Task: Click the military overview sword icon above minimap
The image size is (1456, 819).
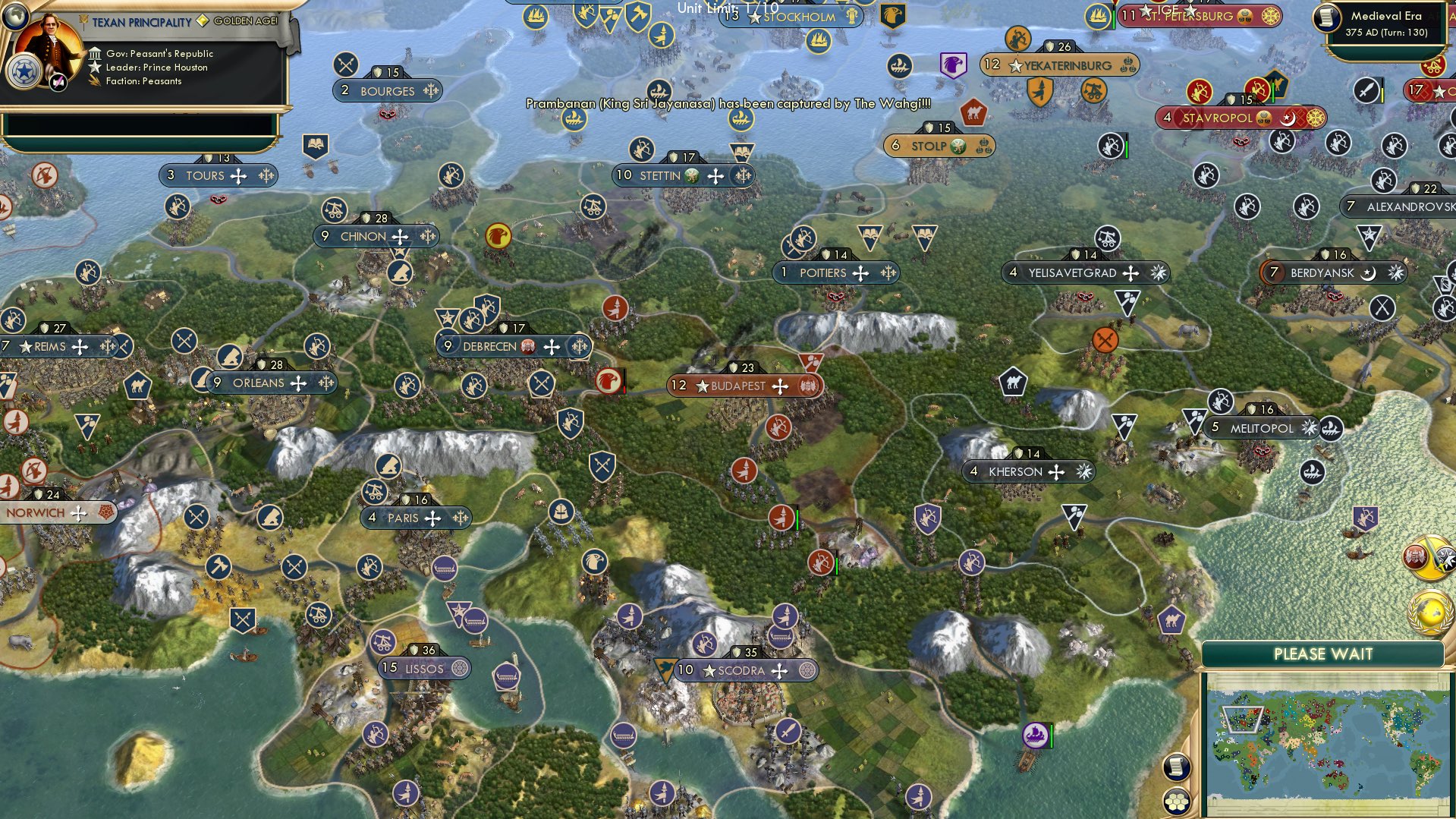Action: click(x=1428, y=556)
